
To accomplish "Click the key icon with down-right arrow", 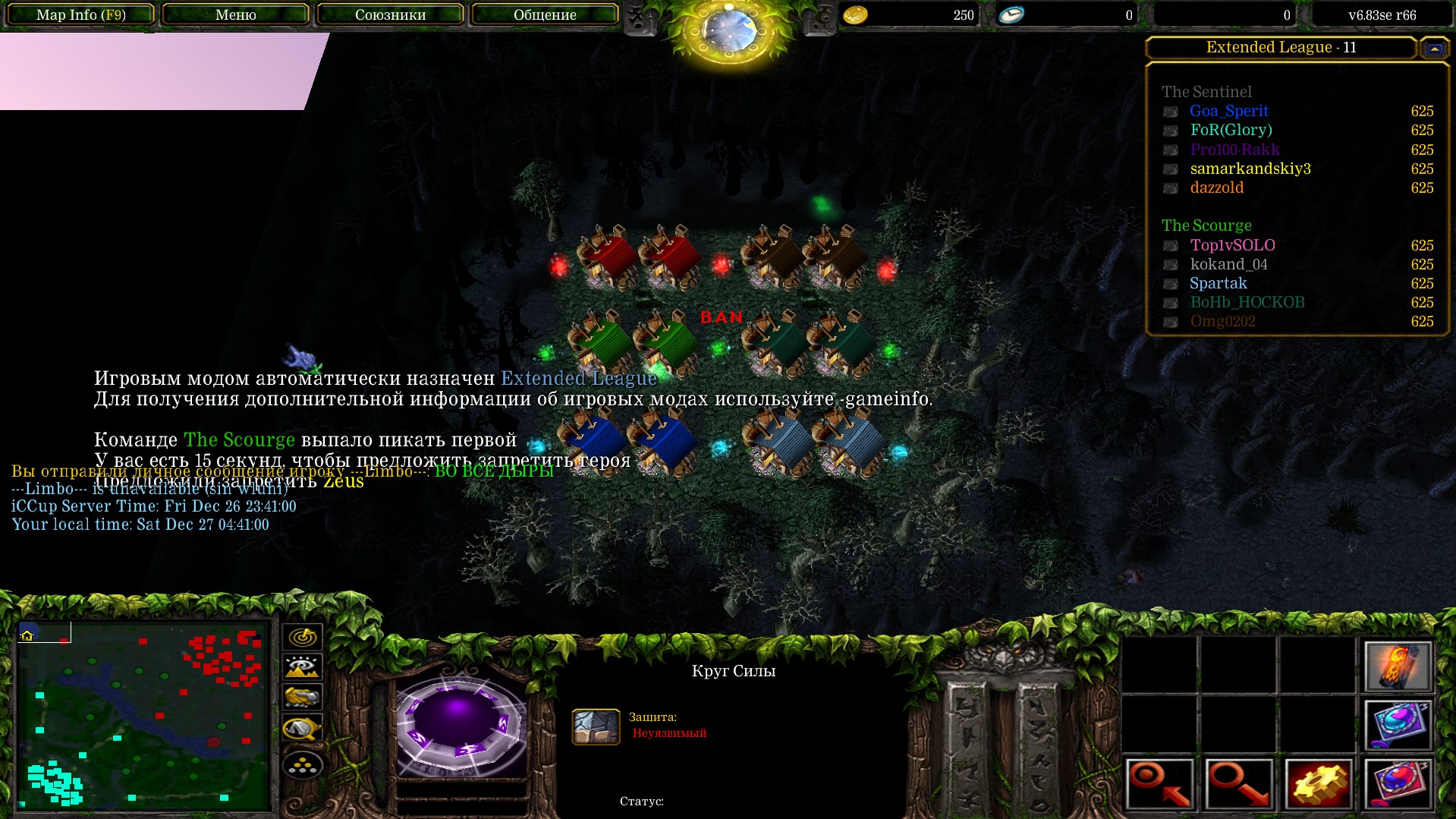I will point(1239,783).
